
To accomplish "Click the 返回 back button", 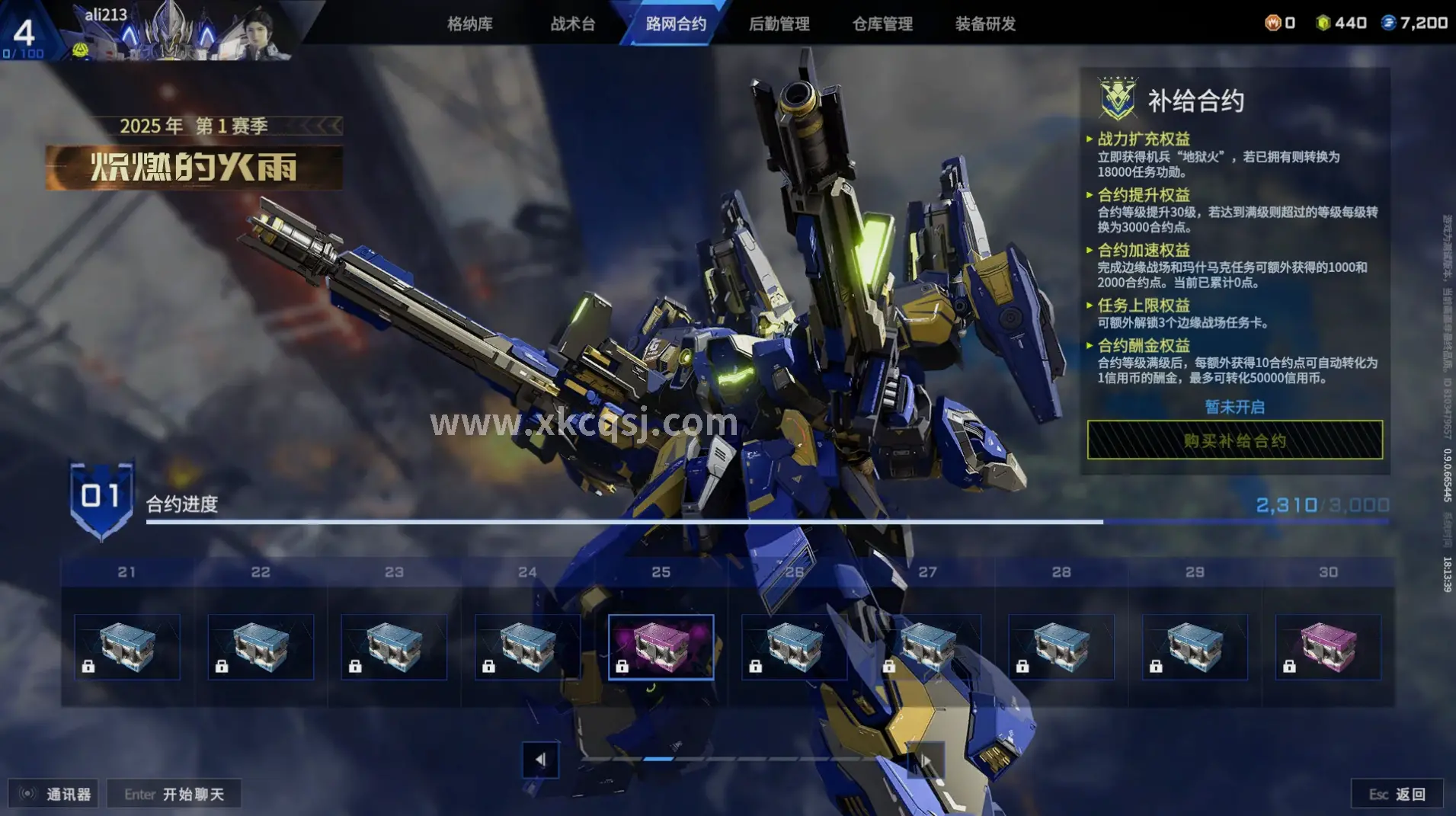I will pos(1397,794).
